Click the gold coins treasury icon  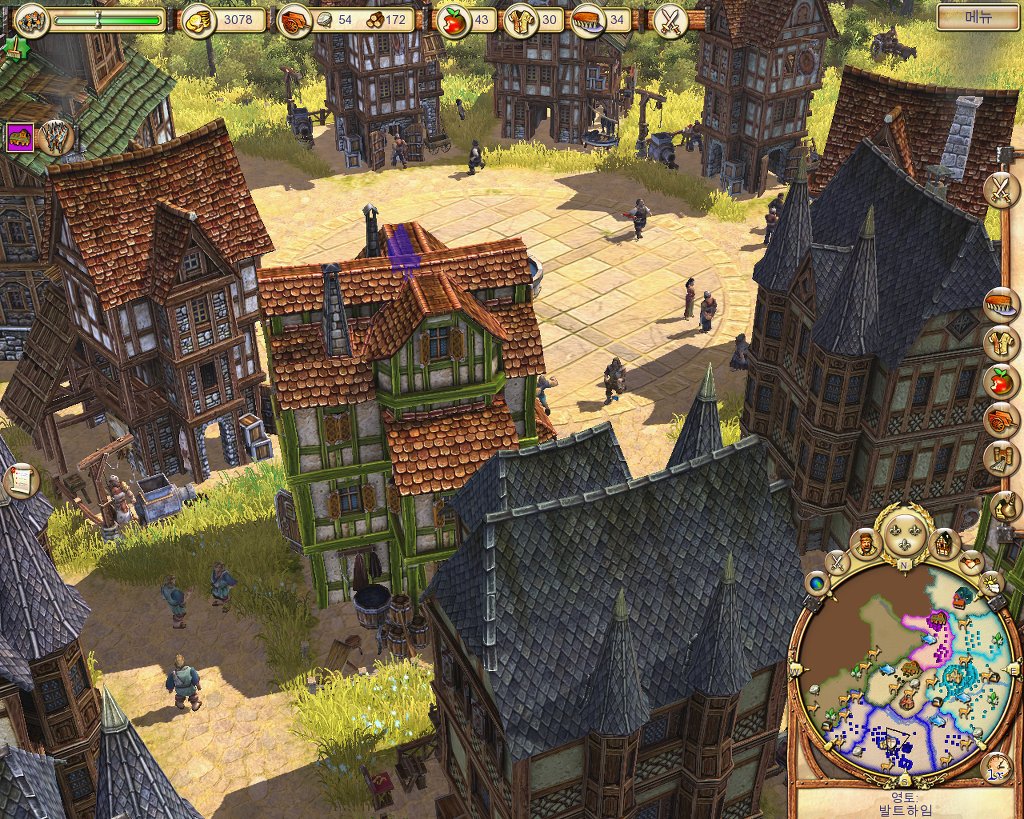tap(199, 20)
